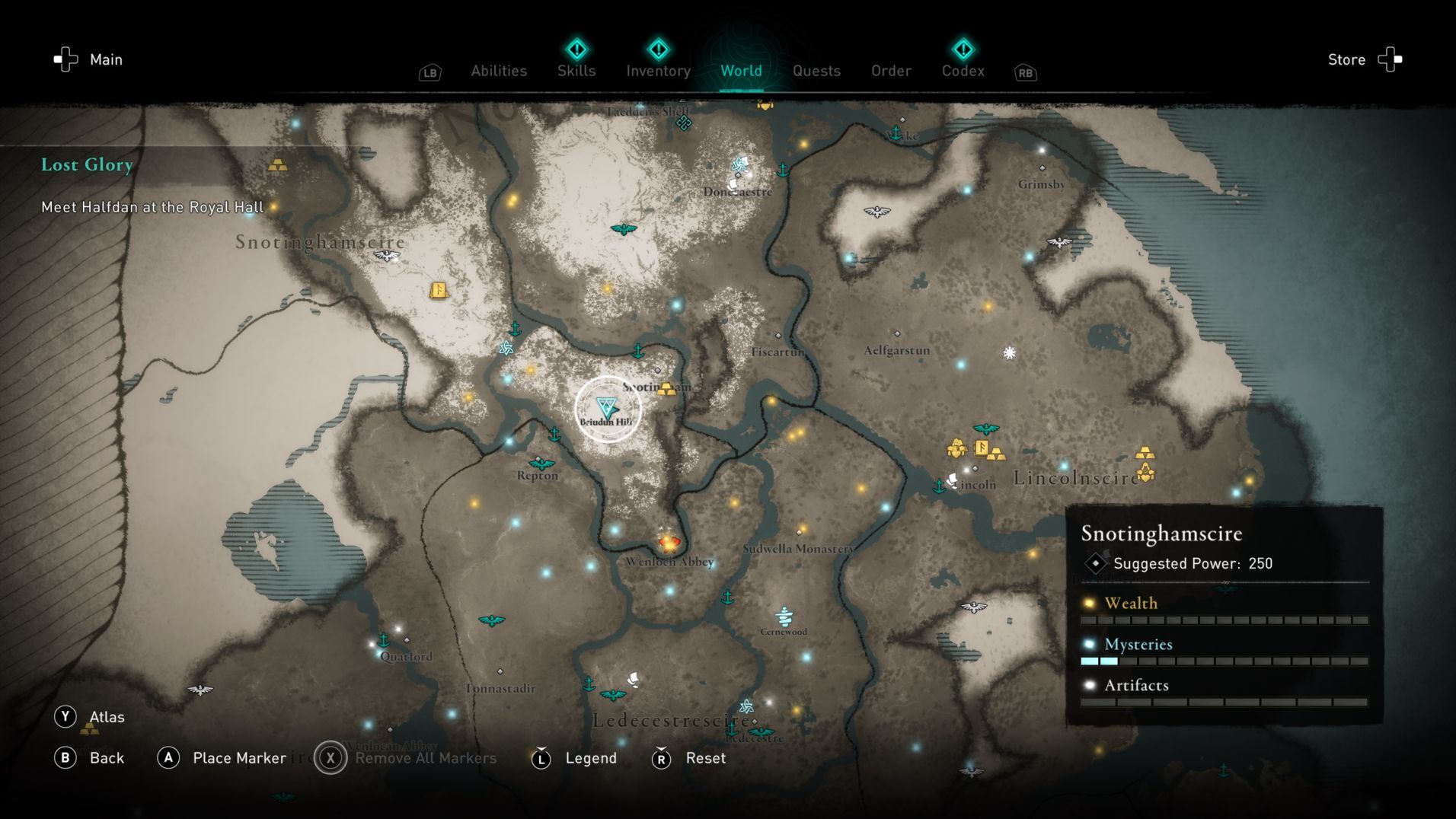Select the Lost Glory quest tracker
The width and height of the screenshot is (1456, 819).
[x=87, y=164]
